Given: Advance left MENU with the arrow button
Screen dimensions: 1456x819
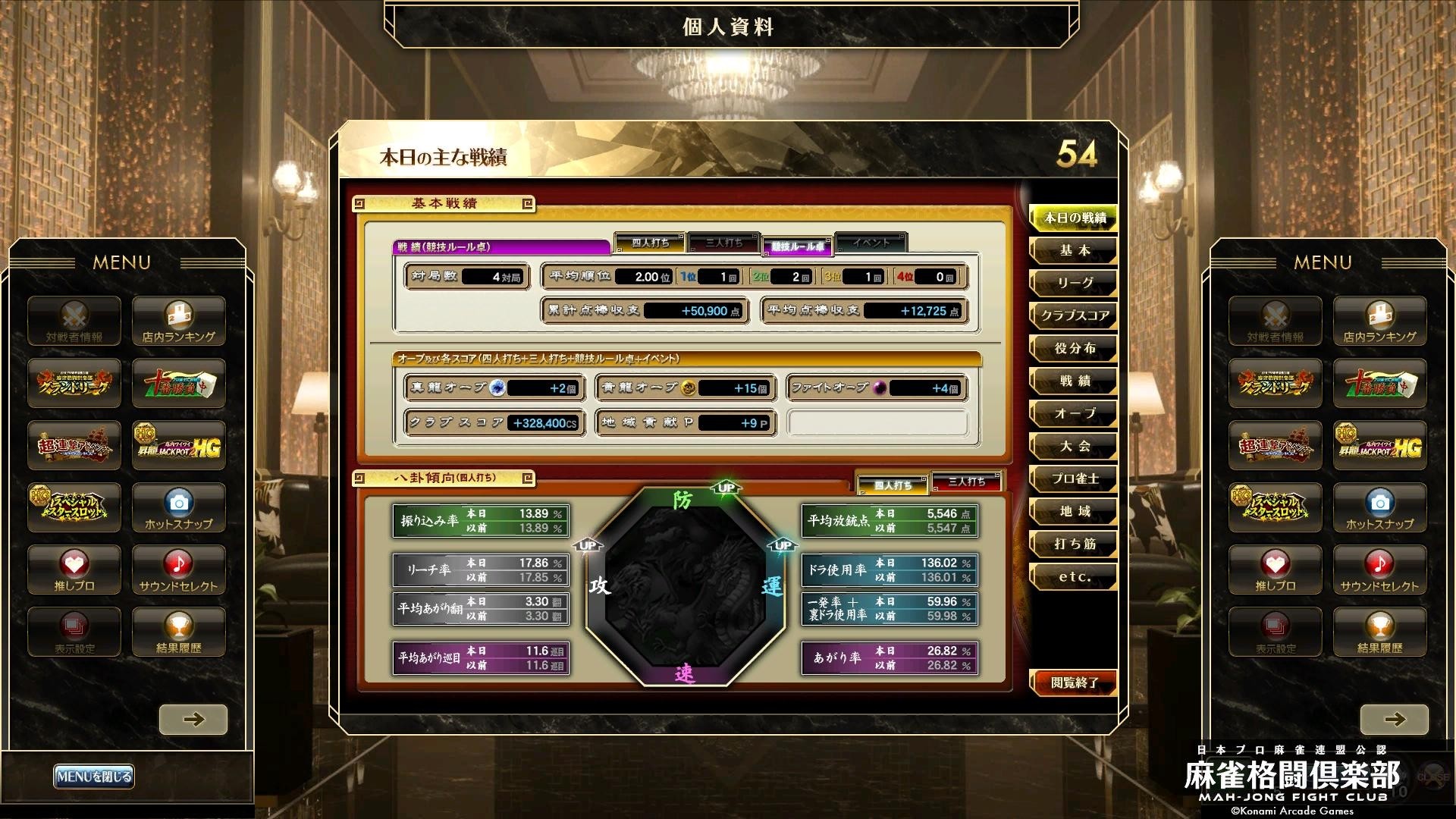Looking at the screenshot, I should [194, 719].
